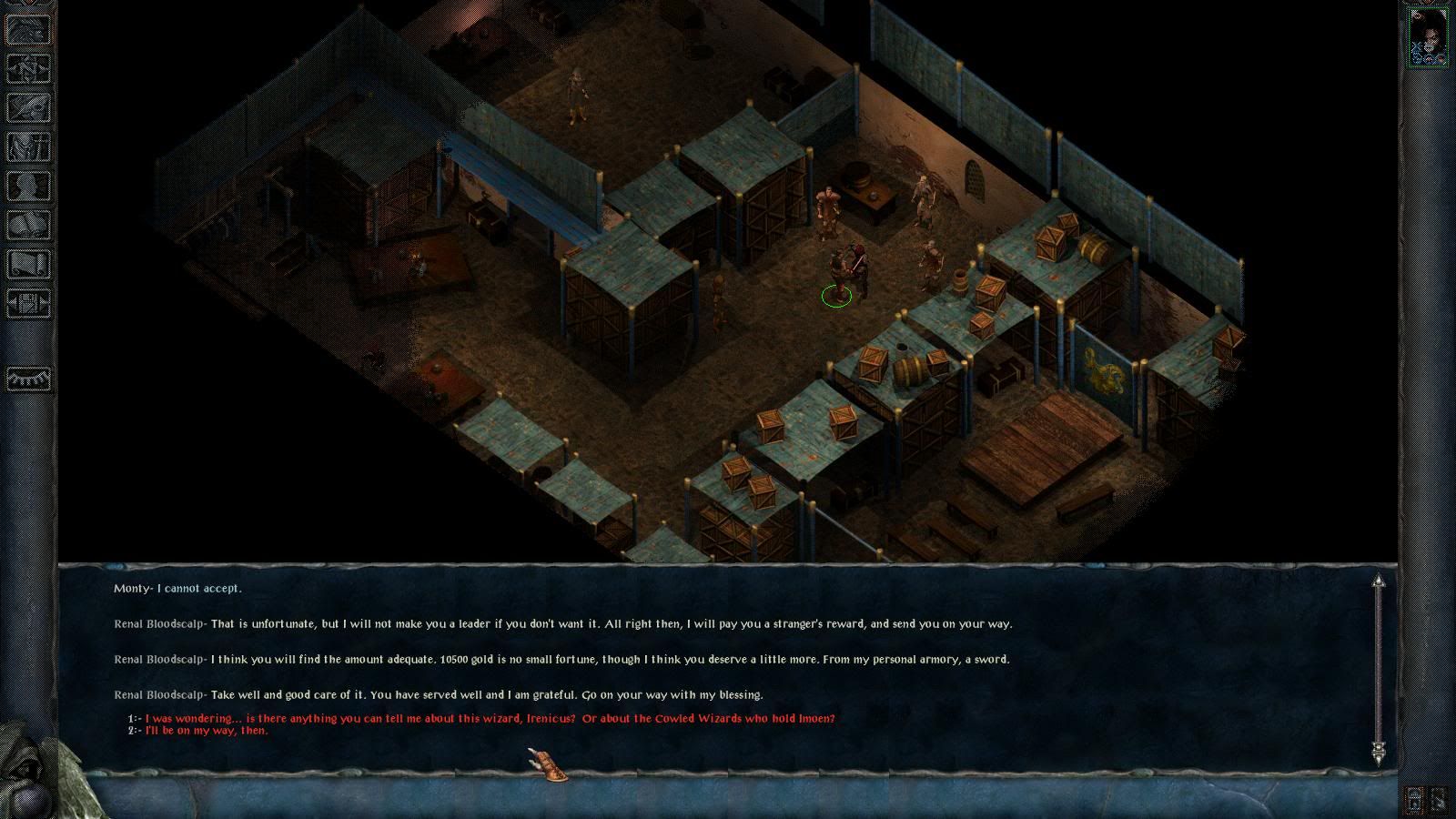Click the dialogue log scroll-down arrow
This screenshot has width=1456, height=819.
pos(1379,752)
